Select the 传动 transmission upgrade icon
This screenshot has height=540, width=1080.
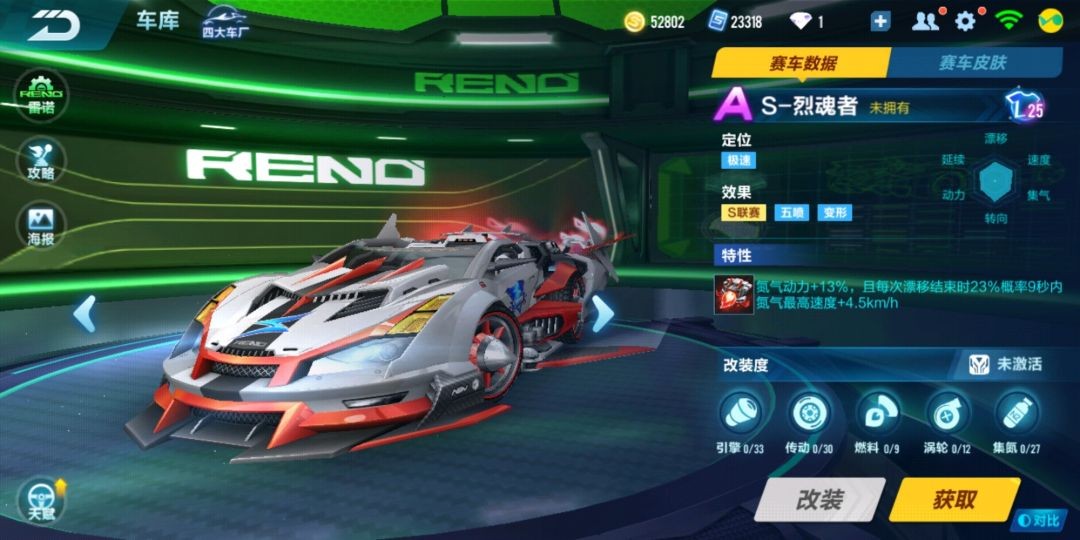[x=809, y=411]
